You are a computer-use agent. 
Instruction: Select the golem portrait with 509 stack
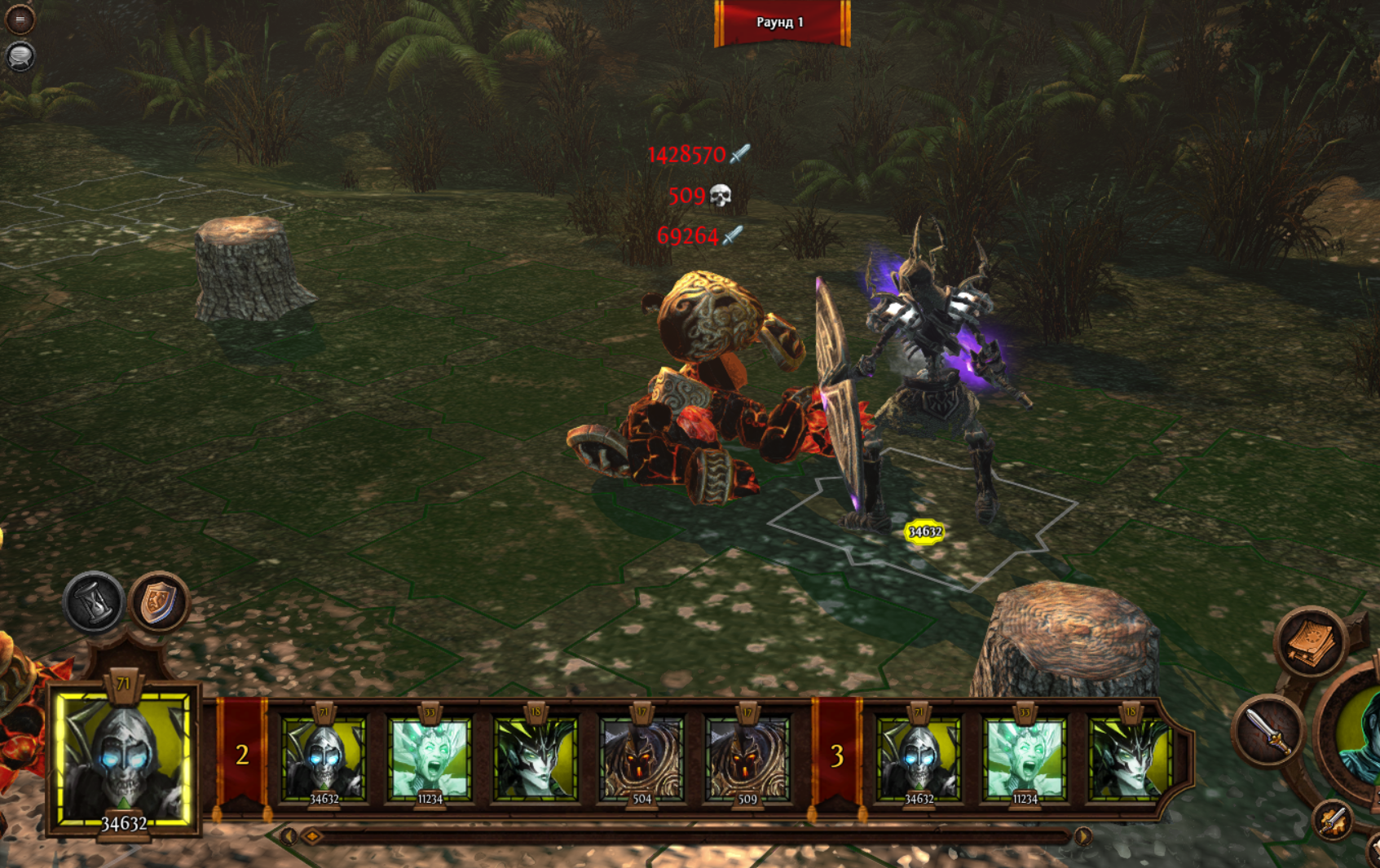pyautogui.click(x=747, y=758)
